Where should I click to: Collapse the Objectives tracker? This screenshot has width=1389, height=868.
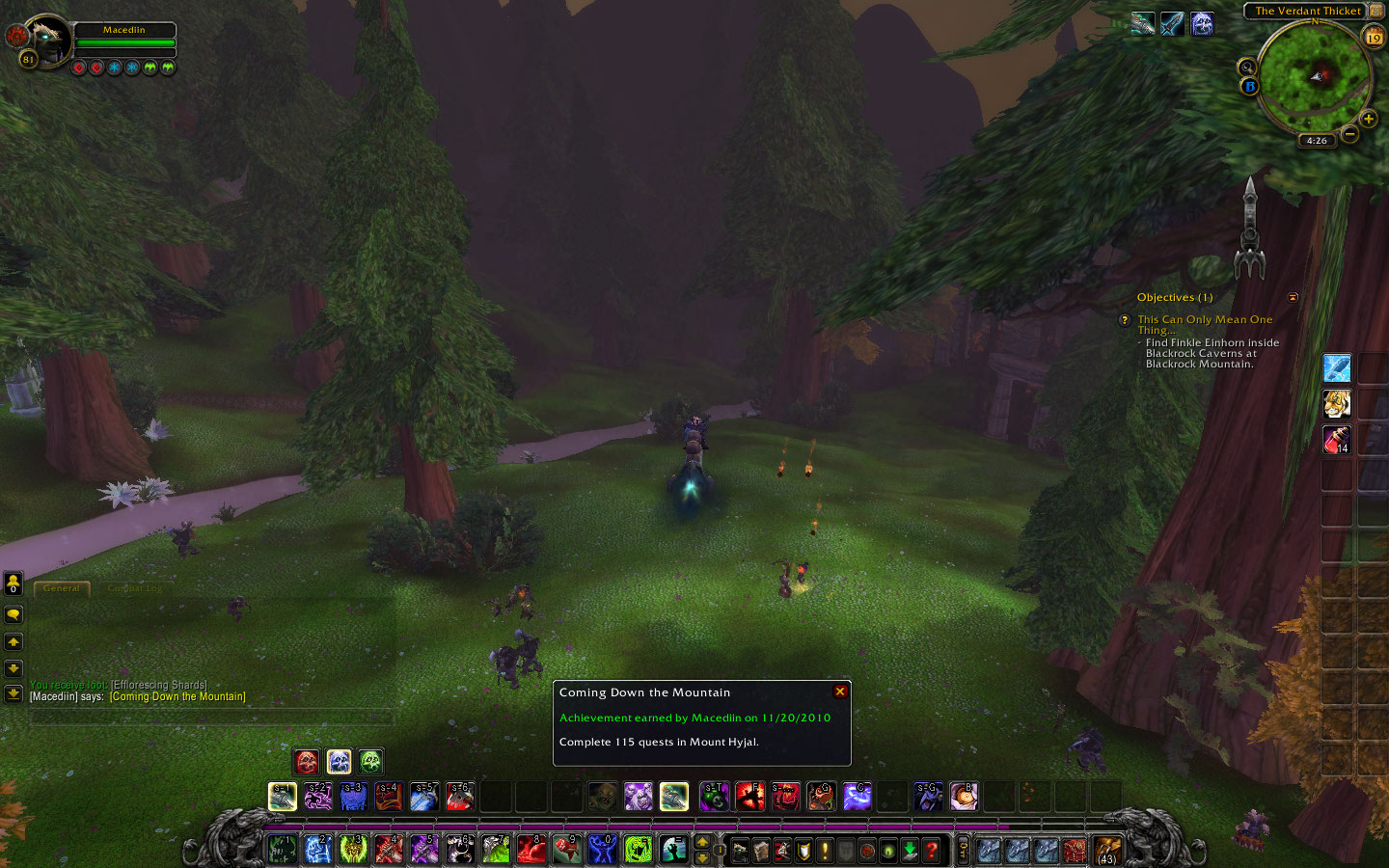[x=1293, y=297]
